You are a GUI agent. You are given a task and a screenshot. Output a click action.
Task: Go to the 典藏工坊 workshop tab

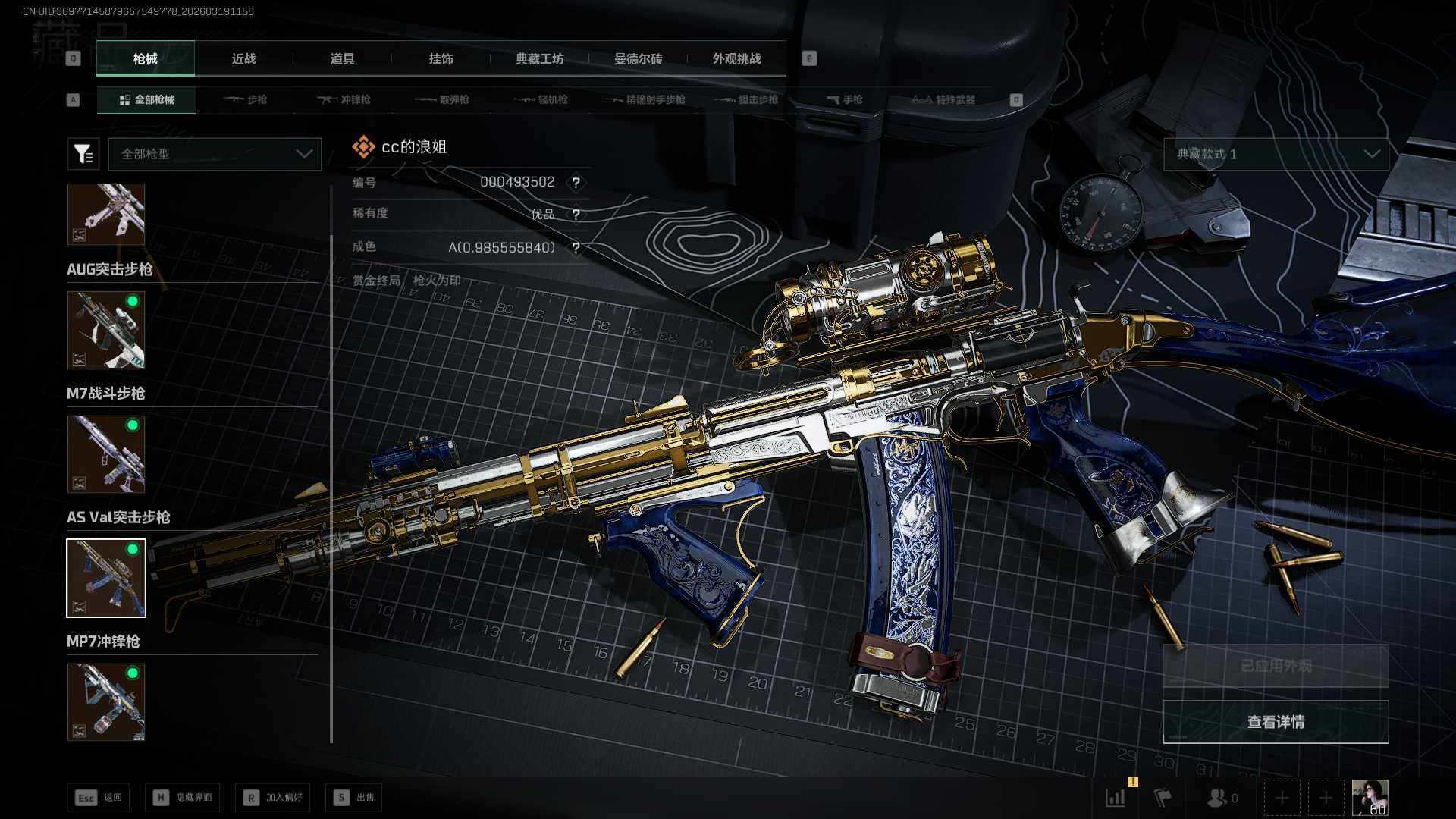[539, 58]
